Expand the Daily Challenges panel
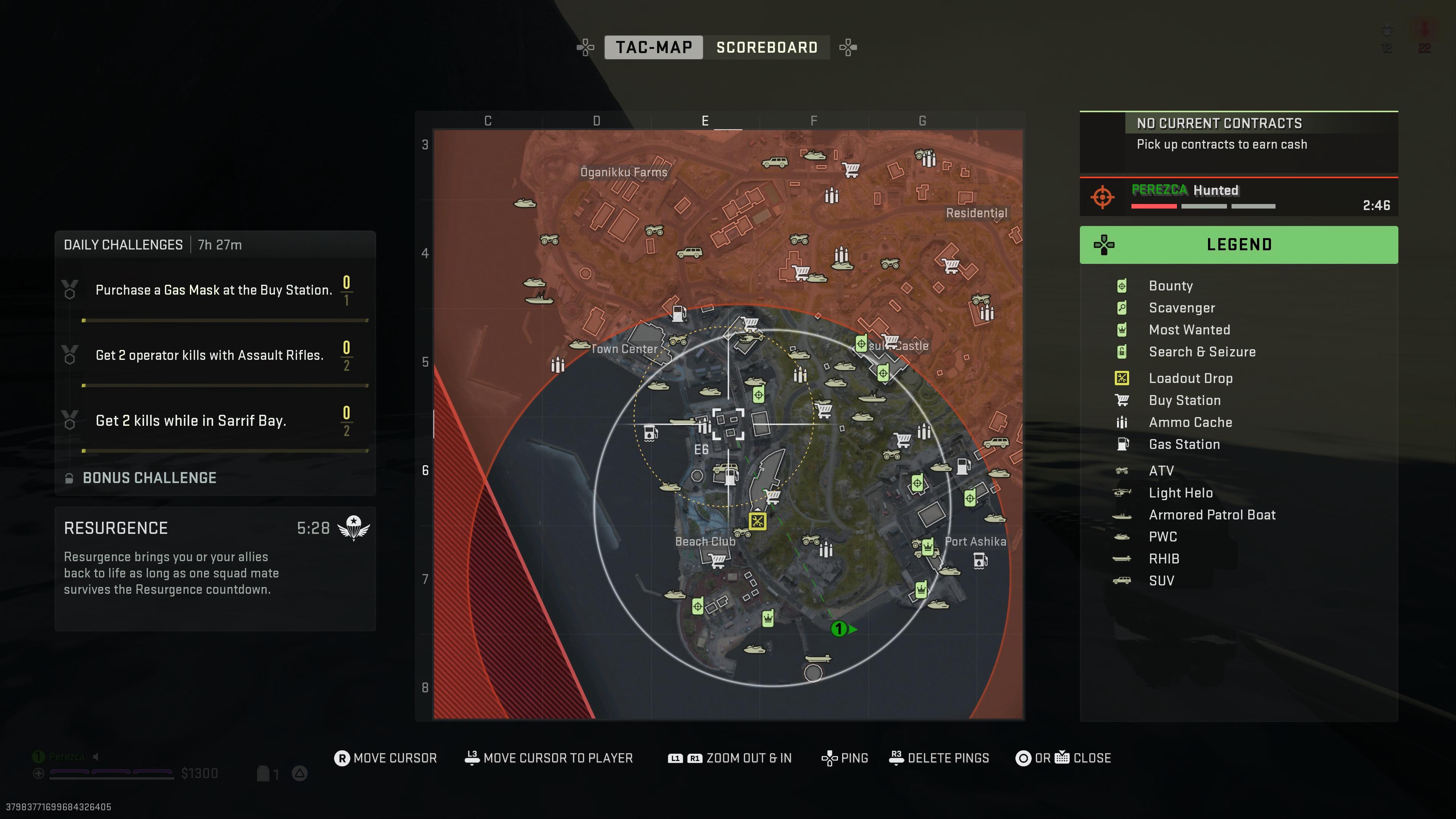 122,244
